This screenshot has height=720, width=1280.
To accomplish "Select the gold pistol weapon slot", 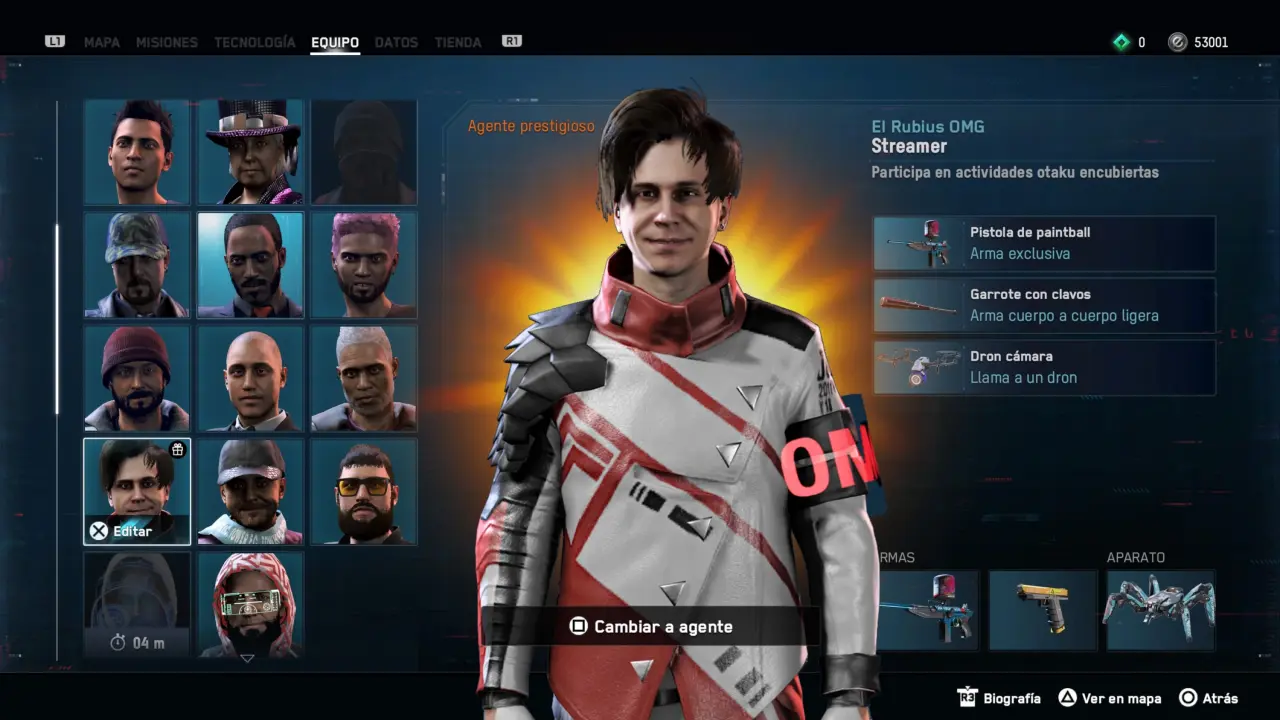I will coord(1043,610).
